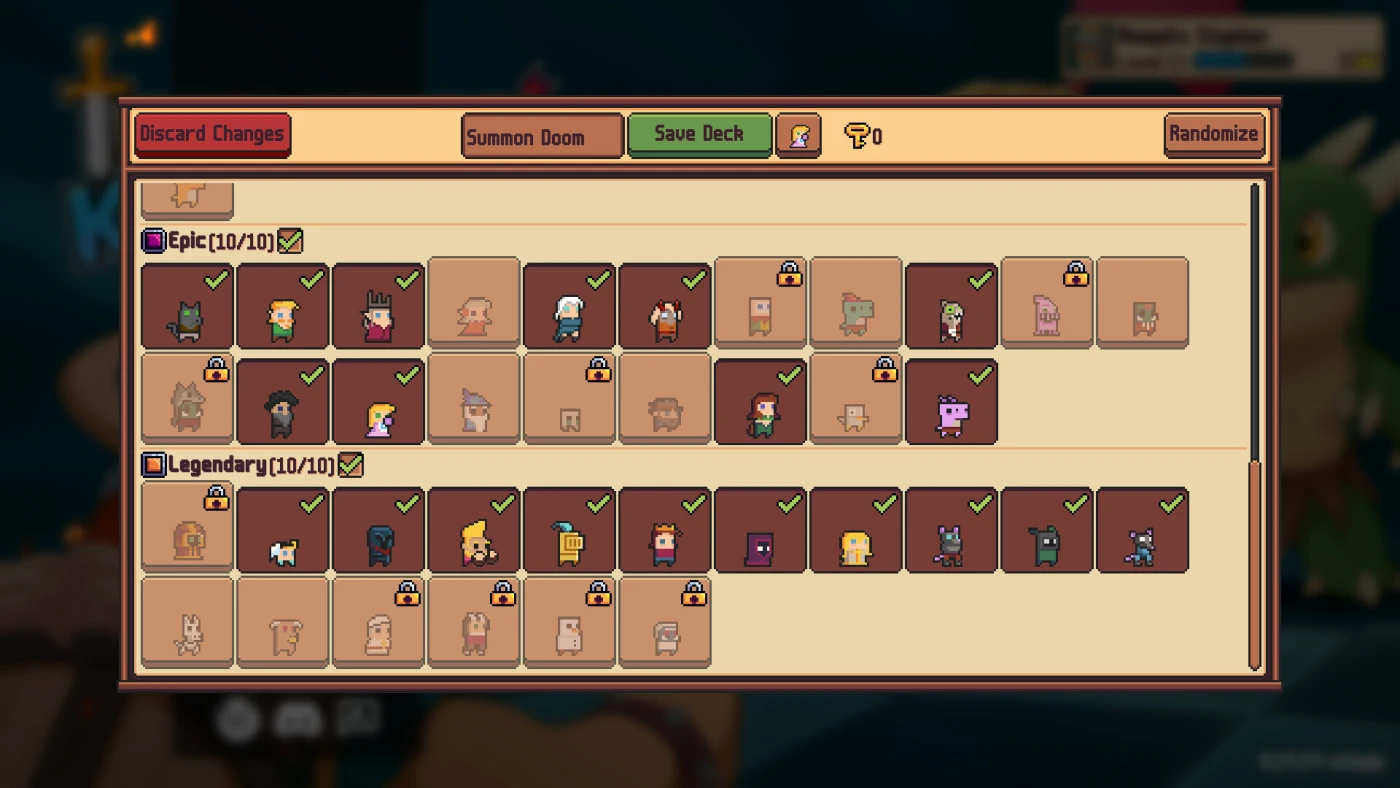1400x788 pixels.
Task: Select the black cat Epic card
Action: click(x=187, y=306)
